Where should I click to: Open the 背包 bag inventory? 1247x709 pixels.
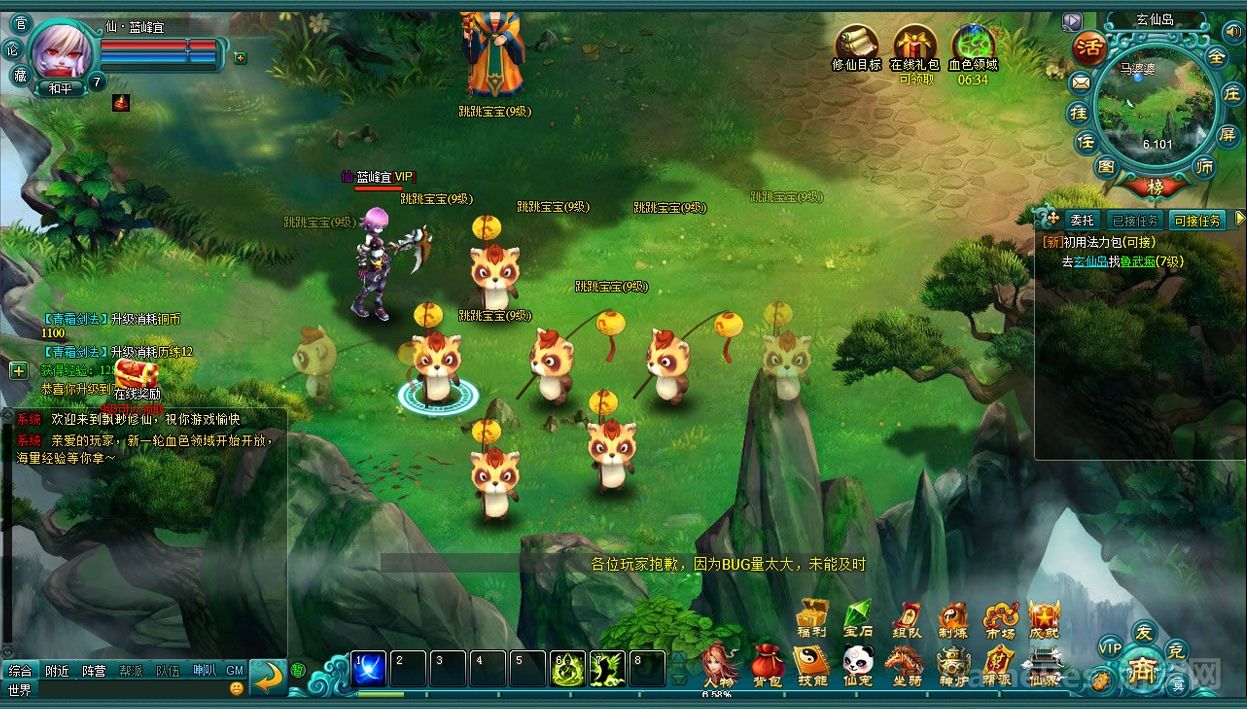[x=766, y=663]
